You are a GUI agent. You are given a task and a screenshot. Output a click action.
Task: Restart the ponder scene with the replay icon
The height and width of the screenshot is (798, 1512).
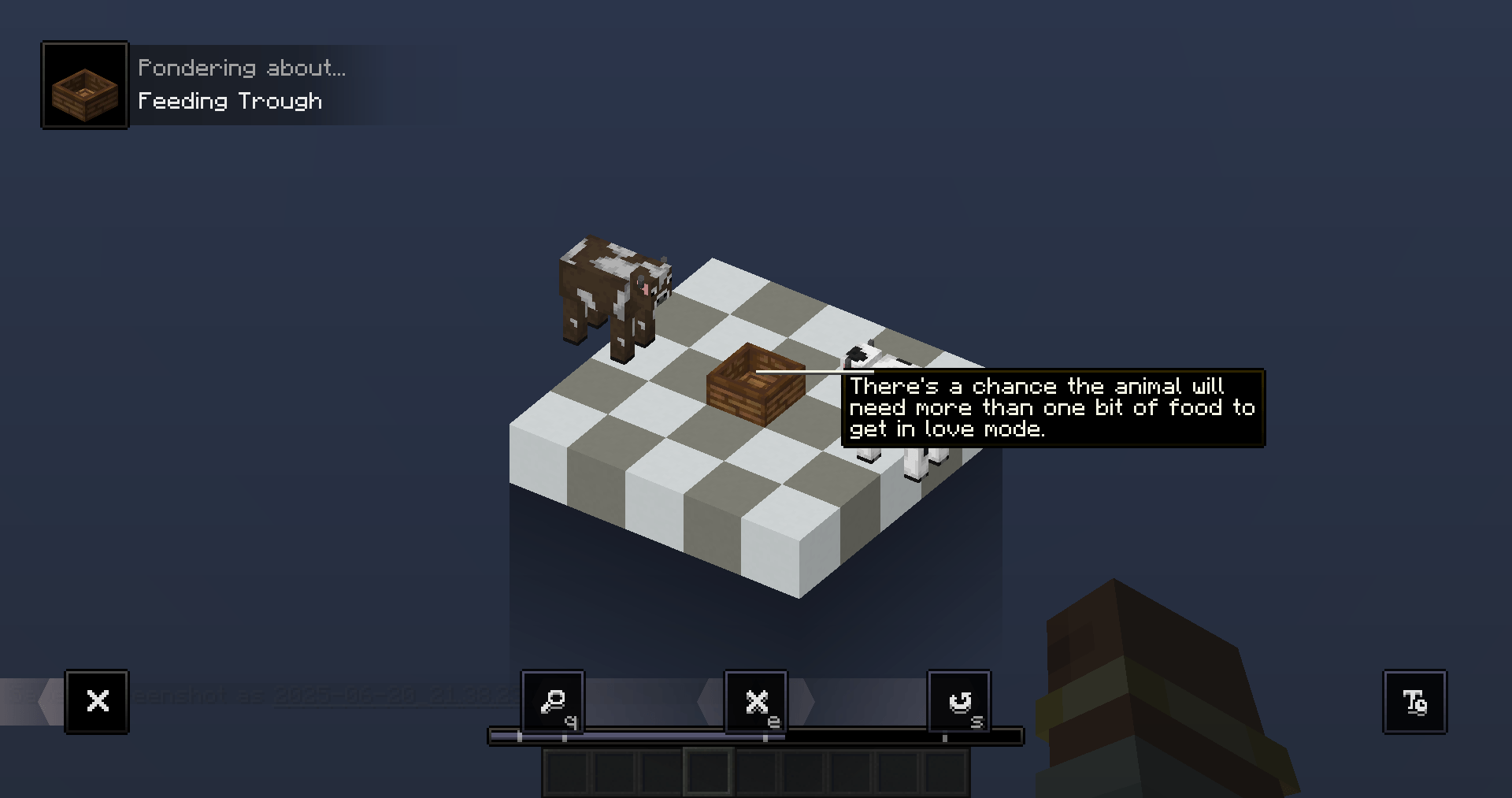tap(959, 700)
